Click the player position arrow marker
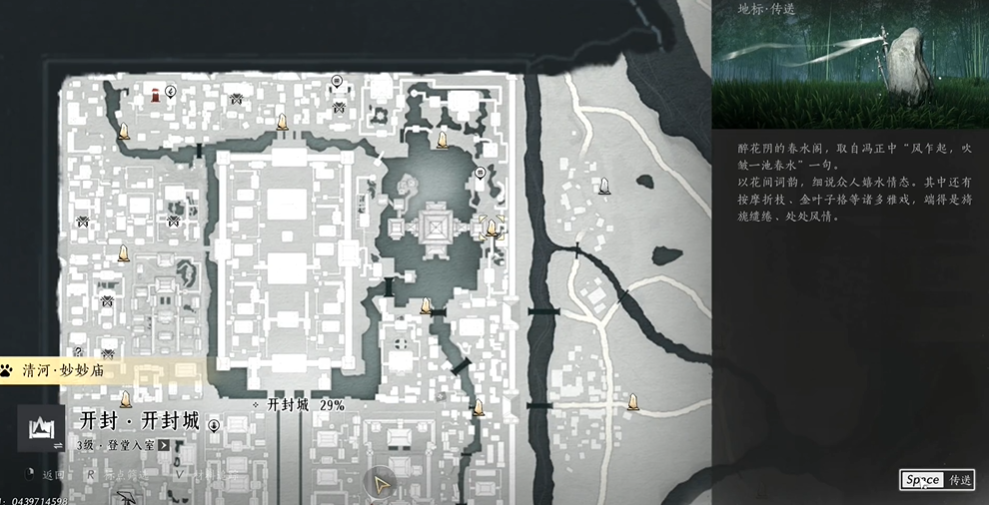 [381, 485]
